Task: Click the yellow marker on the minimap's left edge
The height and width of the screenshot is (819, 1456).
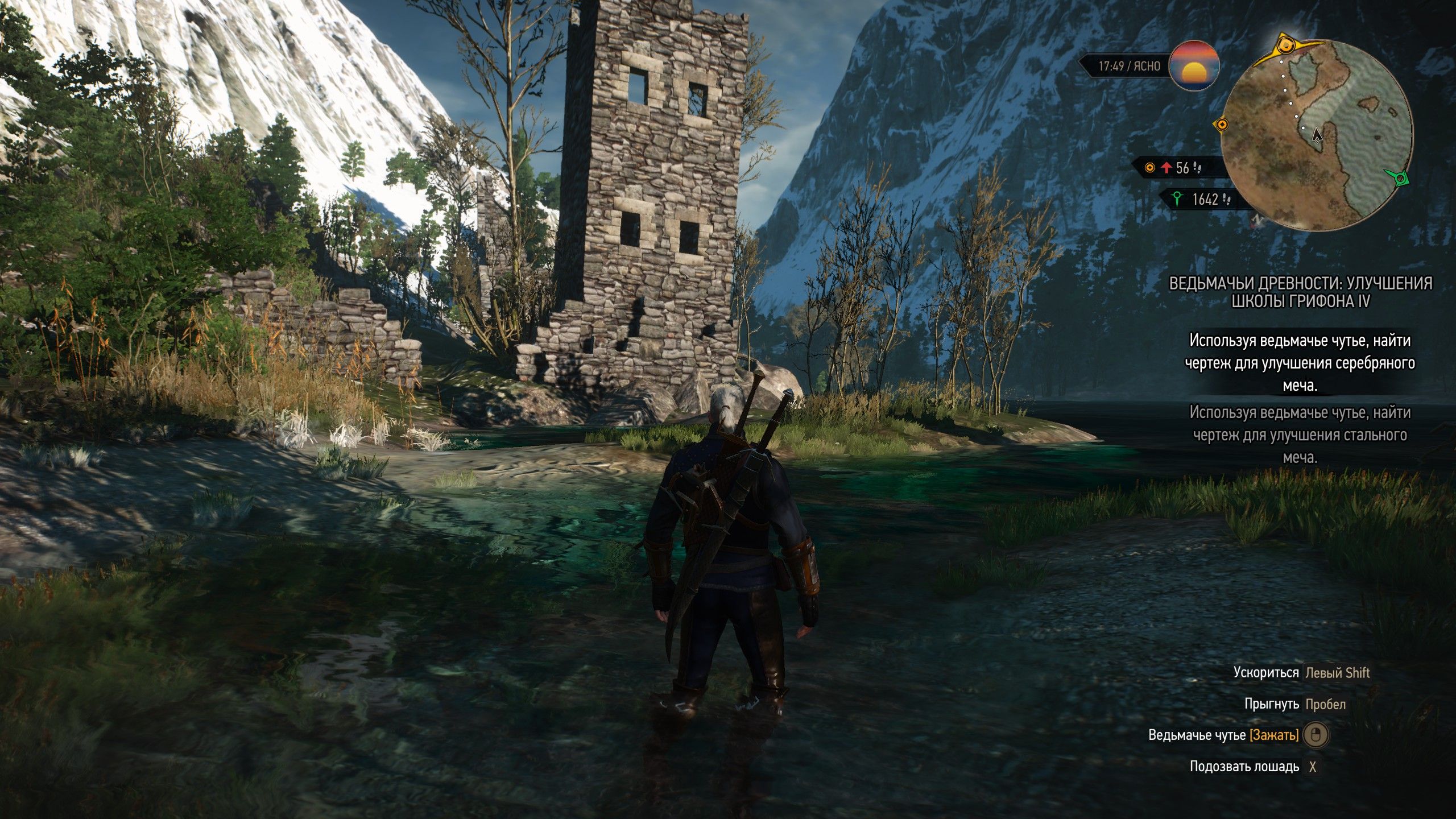Action: coord(1222,125)
